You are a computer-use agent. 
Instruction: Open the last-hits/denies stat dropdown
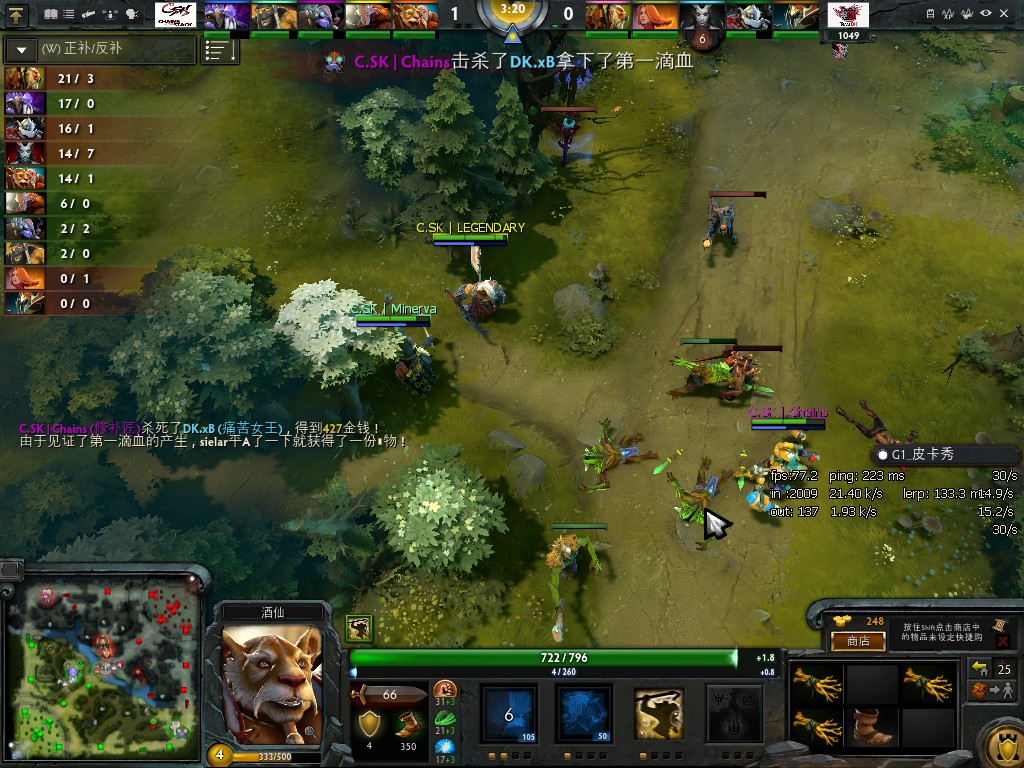[22, 49]
